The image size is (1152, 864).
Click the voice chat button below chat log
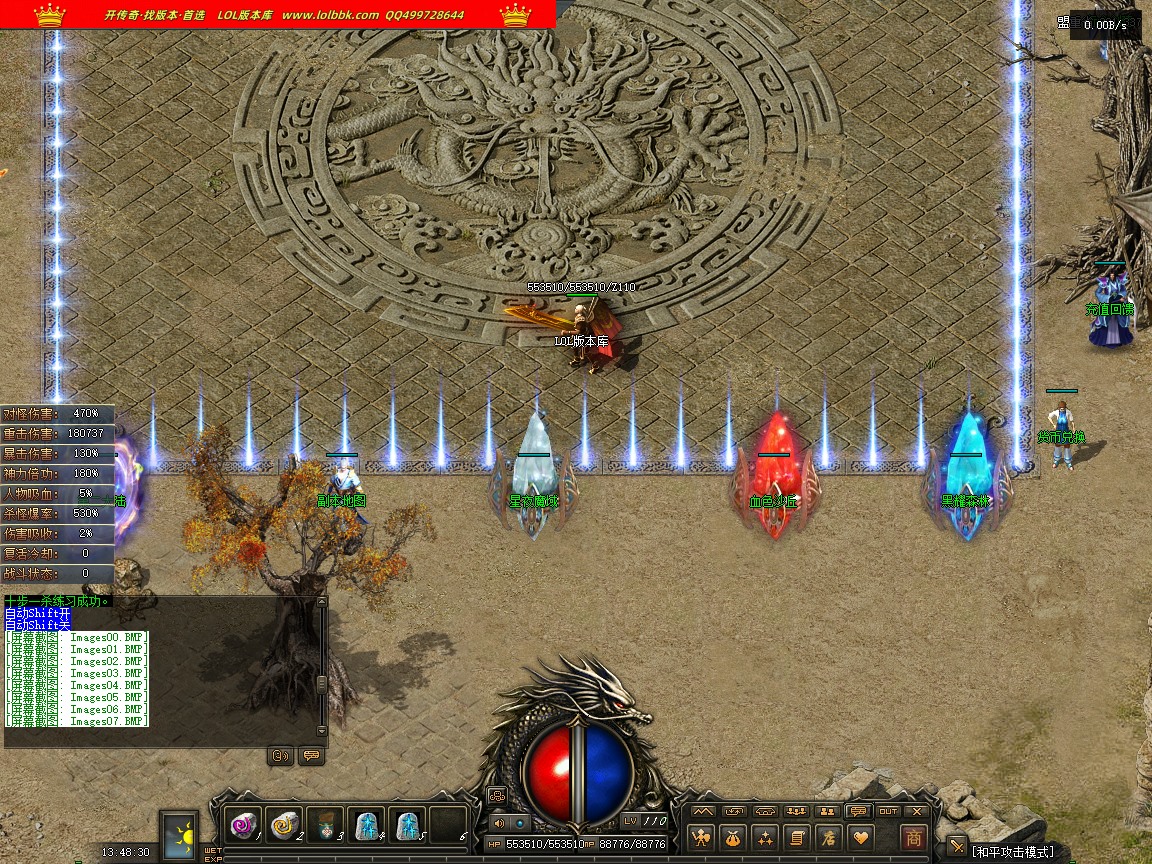pos(281,756)
